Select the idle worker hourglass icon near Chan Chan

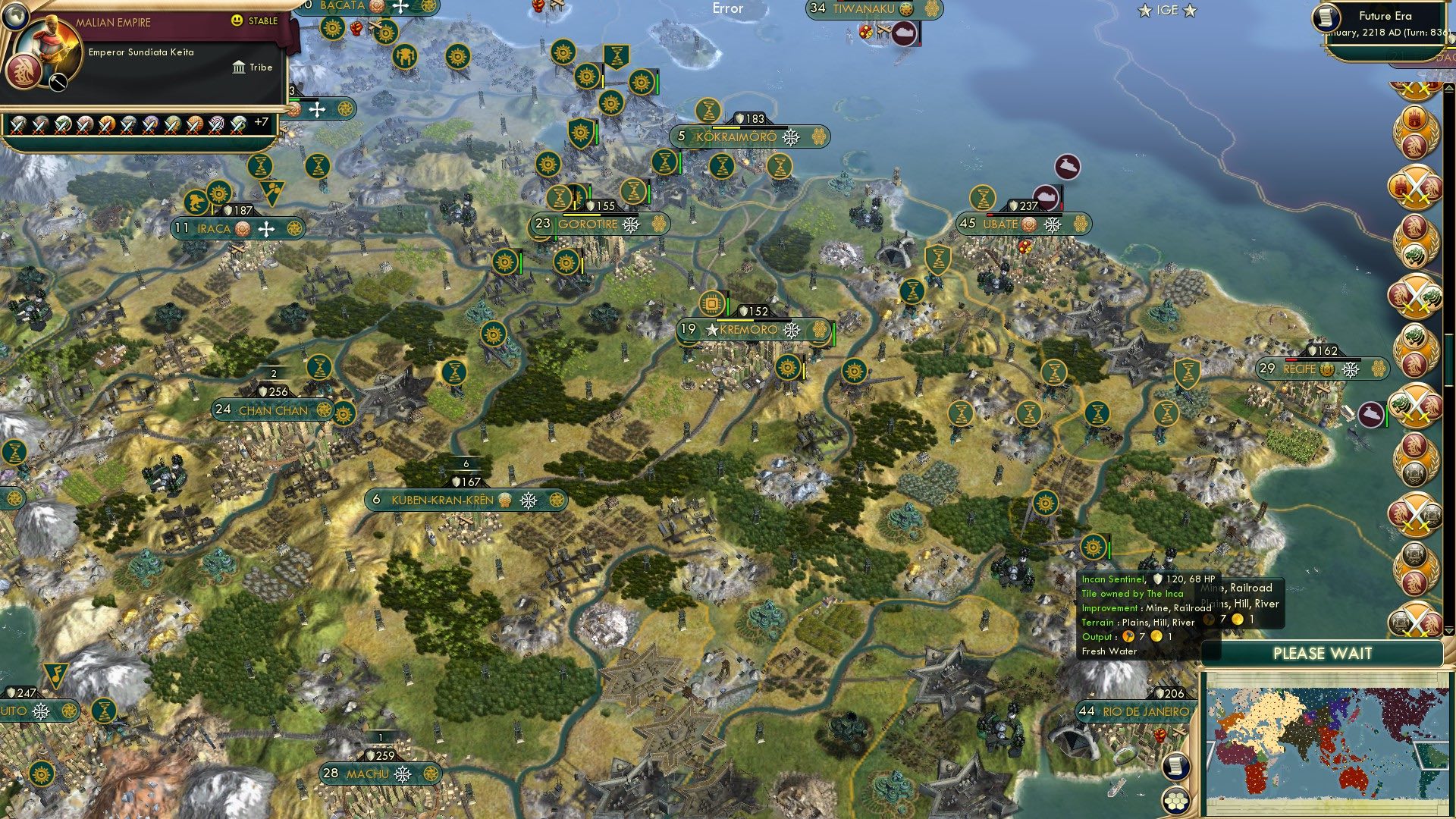point(319,368)
